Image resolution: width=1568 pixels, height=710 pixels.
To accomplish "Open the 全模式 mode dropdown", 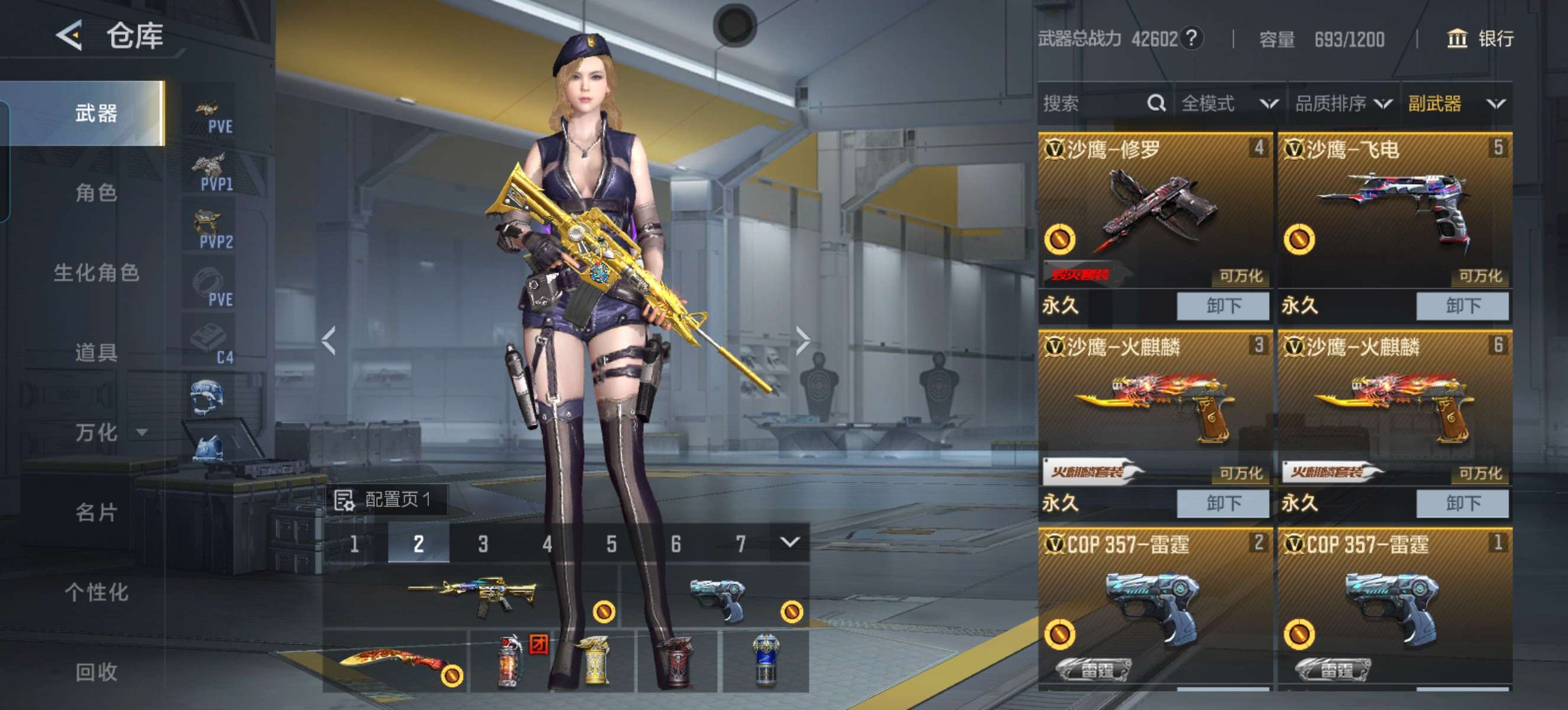I will tap(1229, 104).
